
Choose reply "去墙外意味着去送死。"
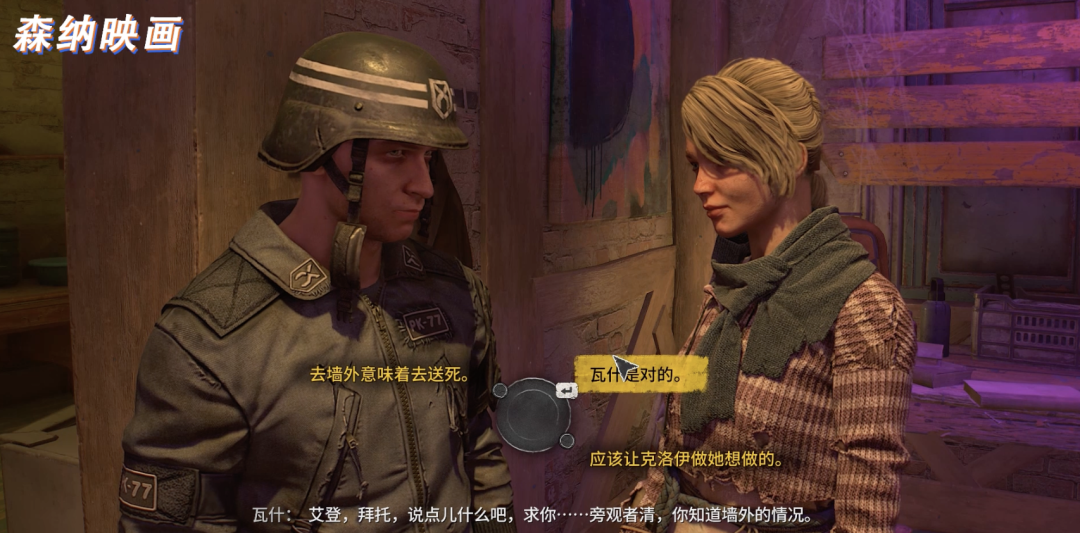pyautogui.click(x=390, y=376)
